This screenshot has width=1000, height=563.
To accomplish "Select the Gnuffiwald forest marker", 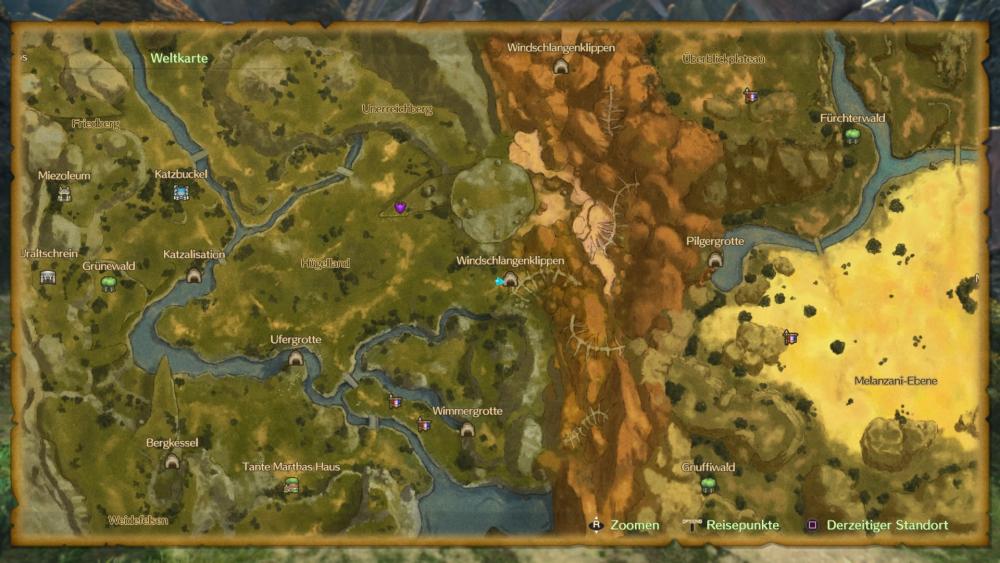I will (708, 485).
